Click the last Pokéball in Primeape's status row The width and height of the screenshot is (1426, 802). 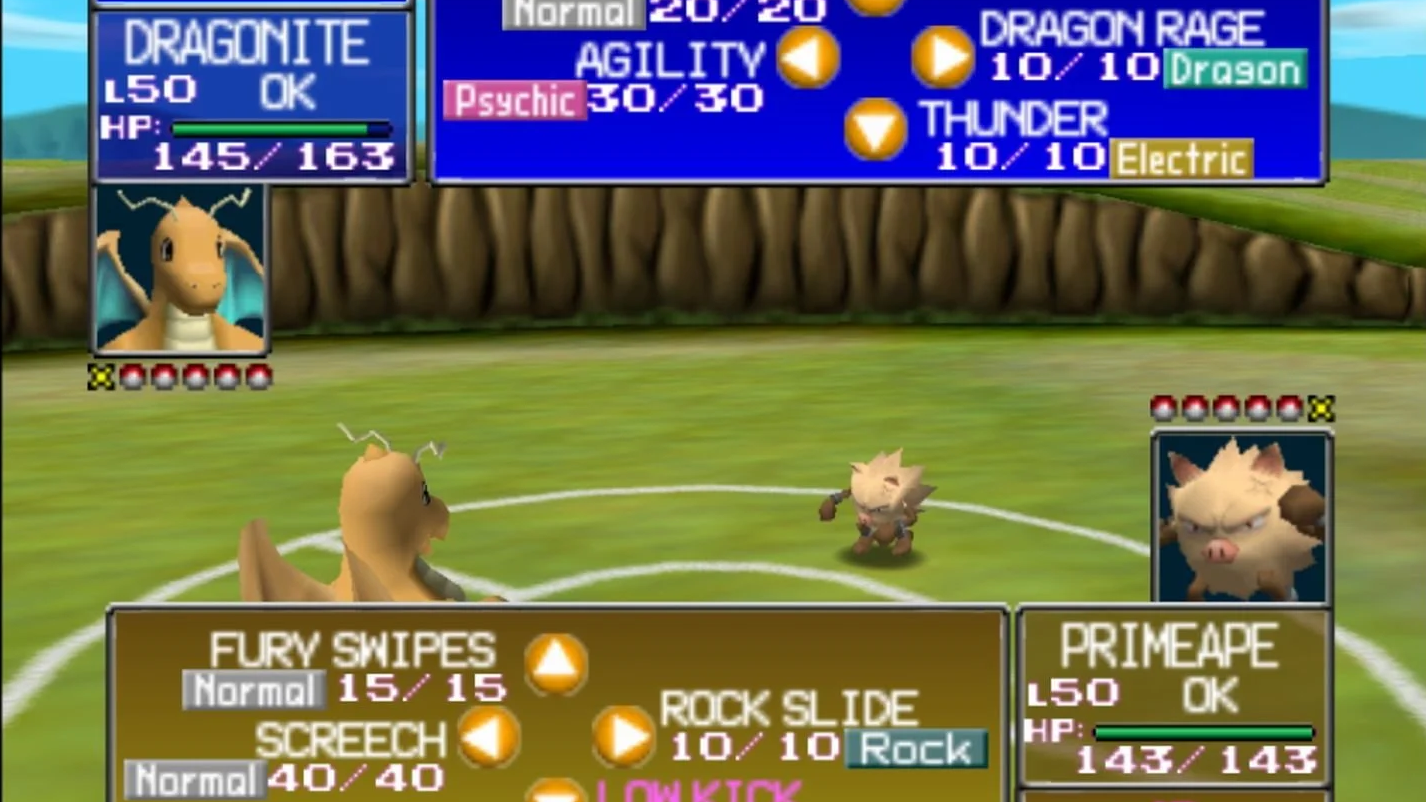(1322, 407)
